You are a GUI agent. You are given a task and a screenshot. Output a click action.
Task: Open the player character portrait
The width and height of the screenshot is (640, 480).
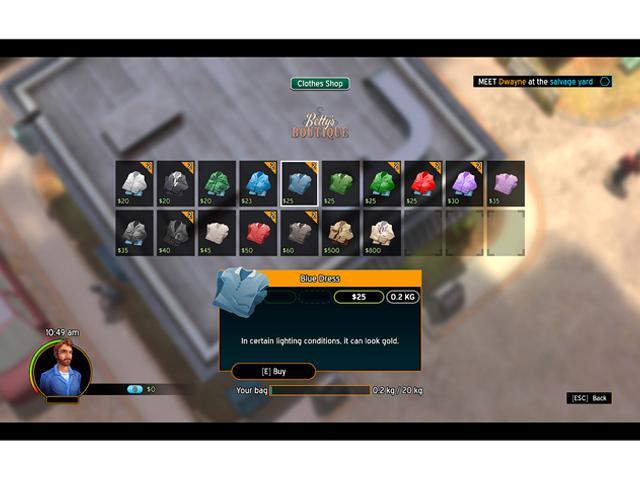(62, 368)
